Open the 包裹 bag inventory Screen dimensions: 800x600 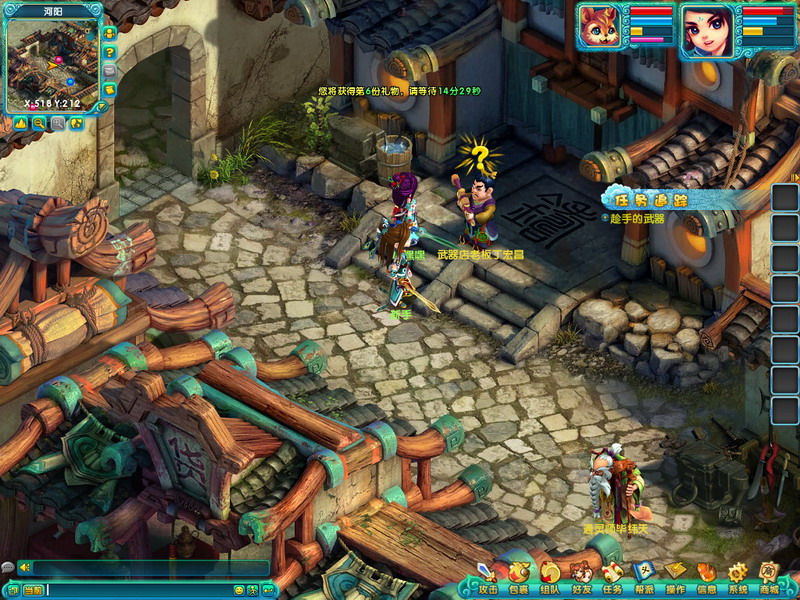pyautogui.click(x=518, y=575)
